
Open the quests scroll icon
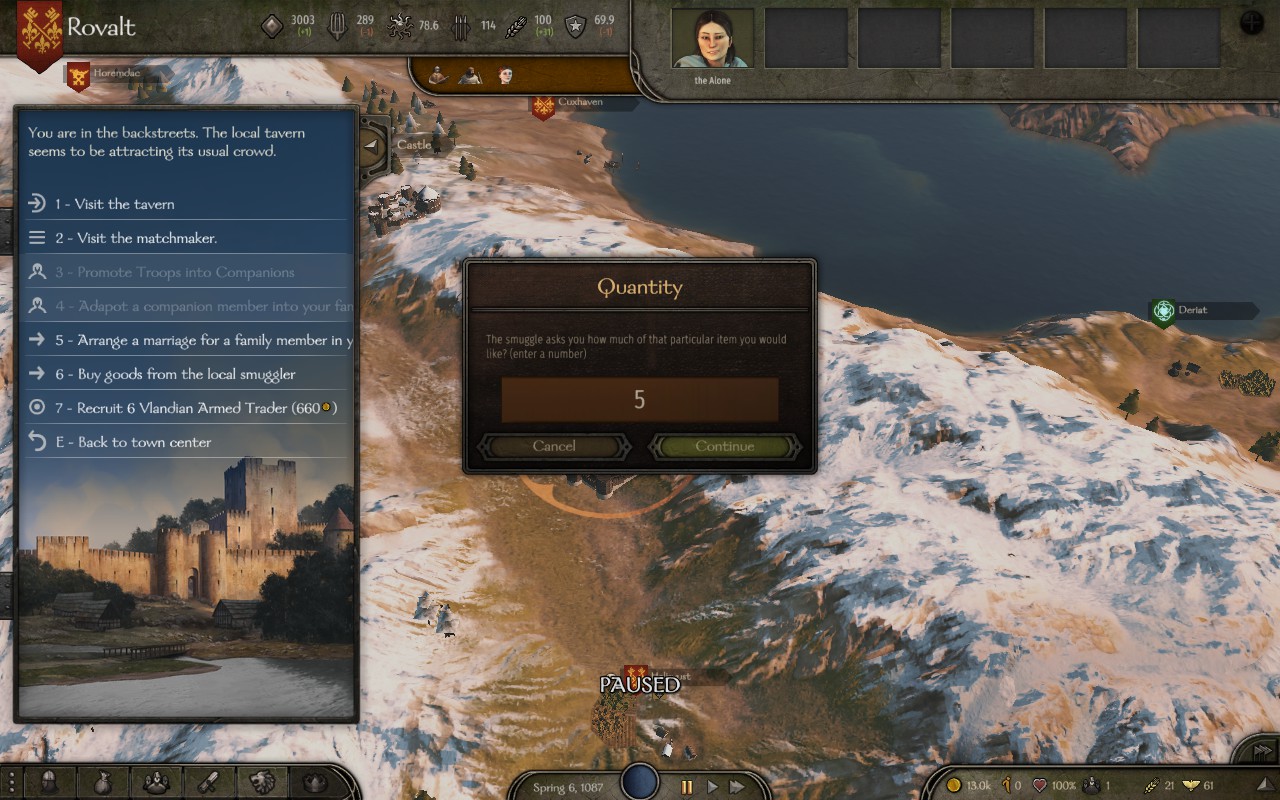click(x=208, y=782)
